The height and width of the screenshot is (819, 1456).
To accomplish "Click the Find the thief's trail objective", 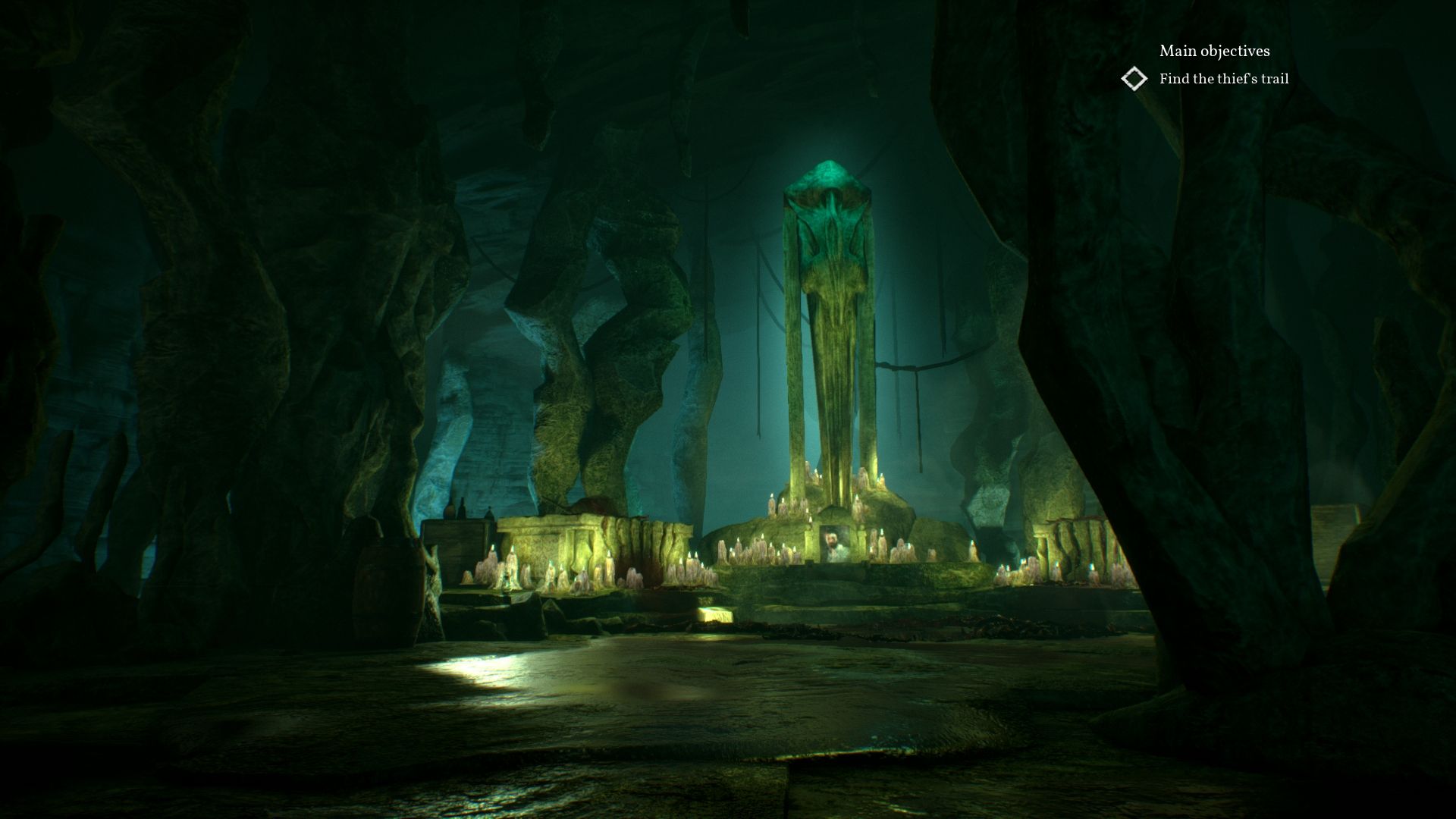I will pyautogui.click(x=1224, y=77).
